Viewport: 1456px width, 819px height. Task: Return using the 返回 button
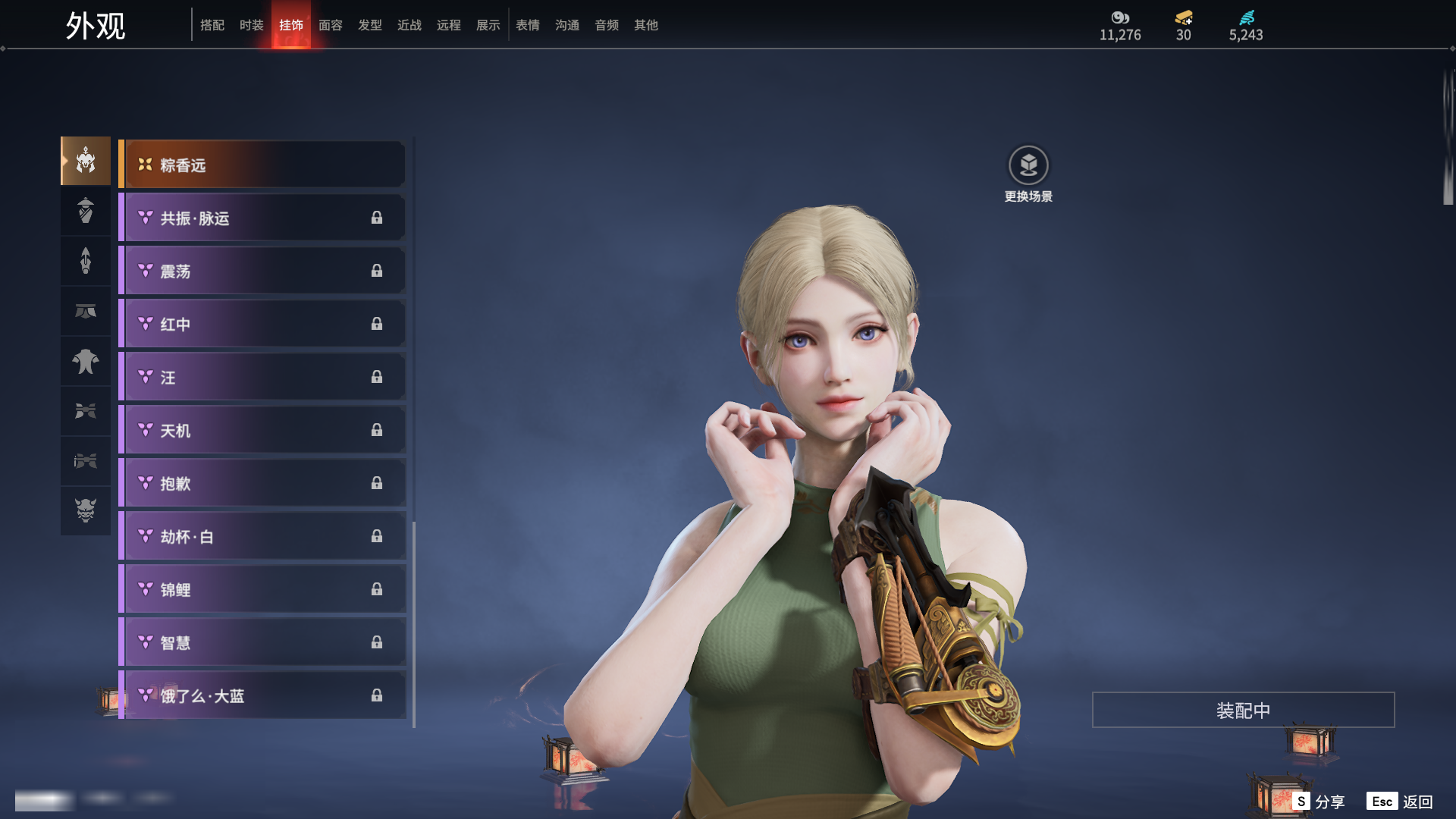tap(1400, 802)
